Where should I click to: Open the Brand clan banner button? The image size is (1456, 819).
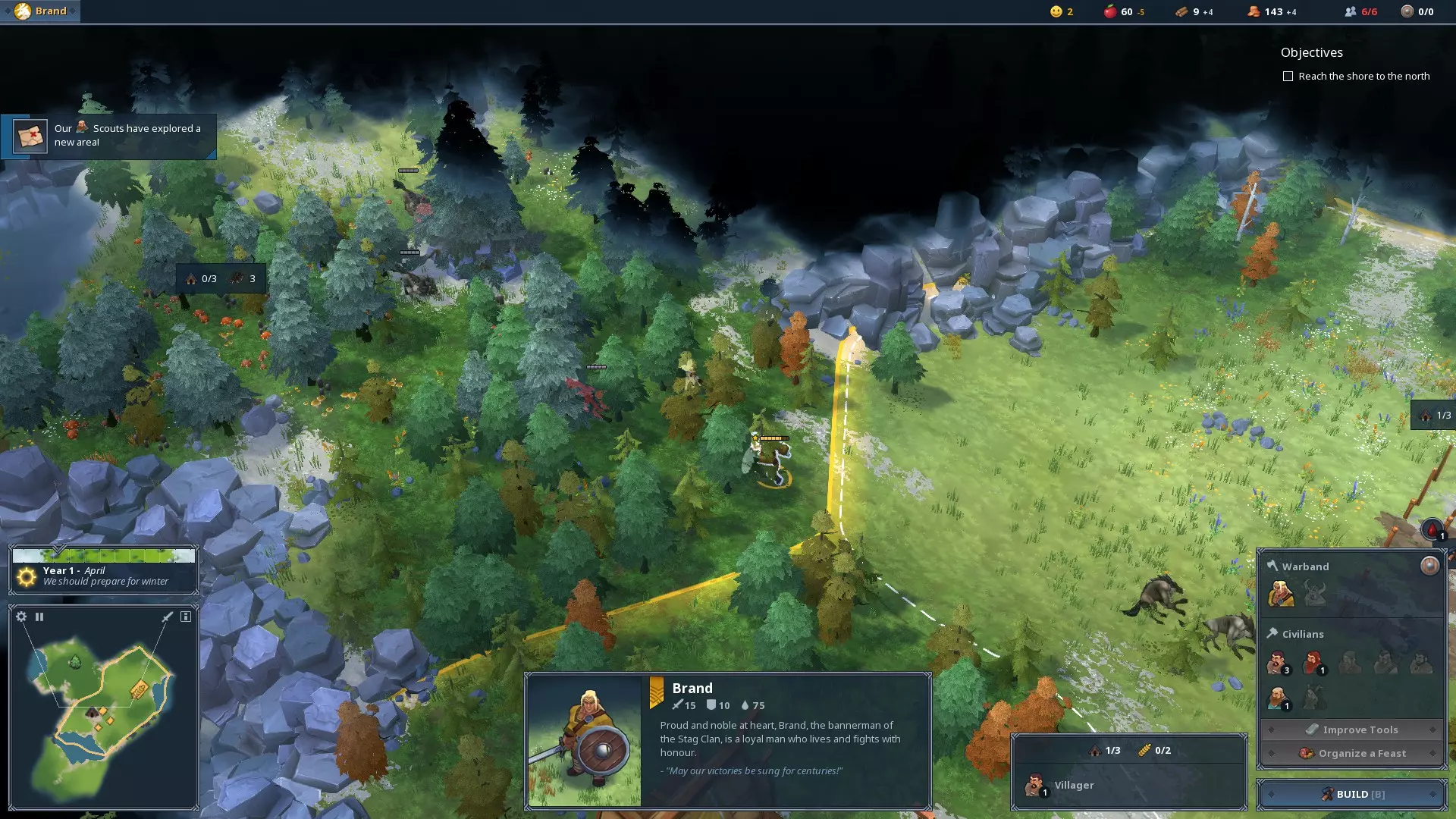40,11
